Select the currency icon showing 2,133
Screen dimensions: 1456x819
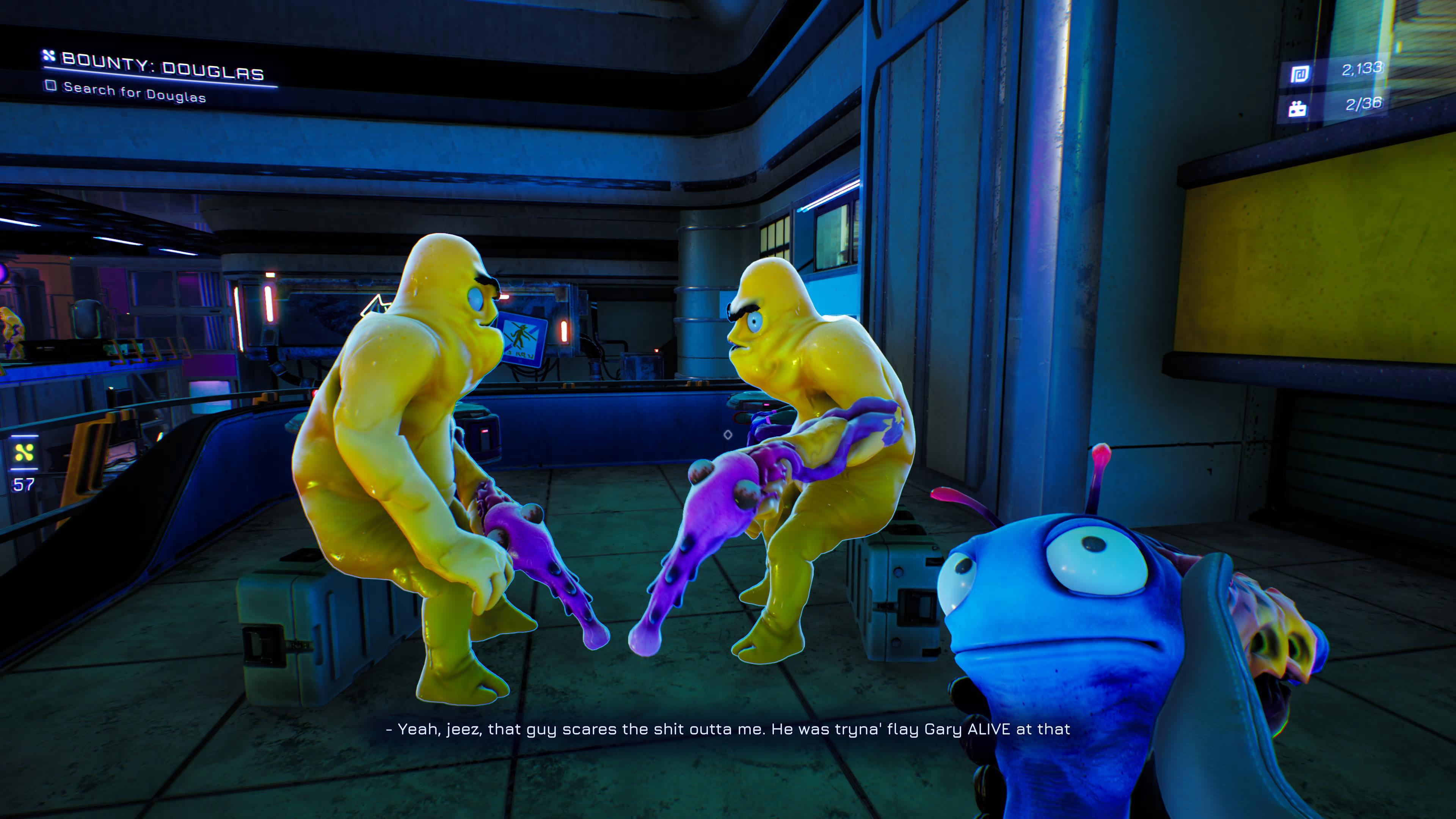coord(1299,74)
